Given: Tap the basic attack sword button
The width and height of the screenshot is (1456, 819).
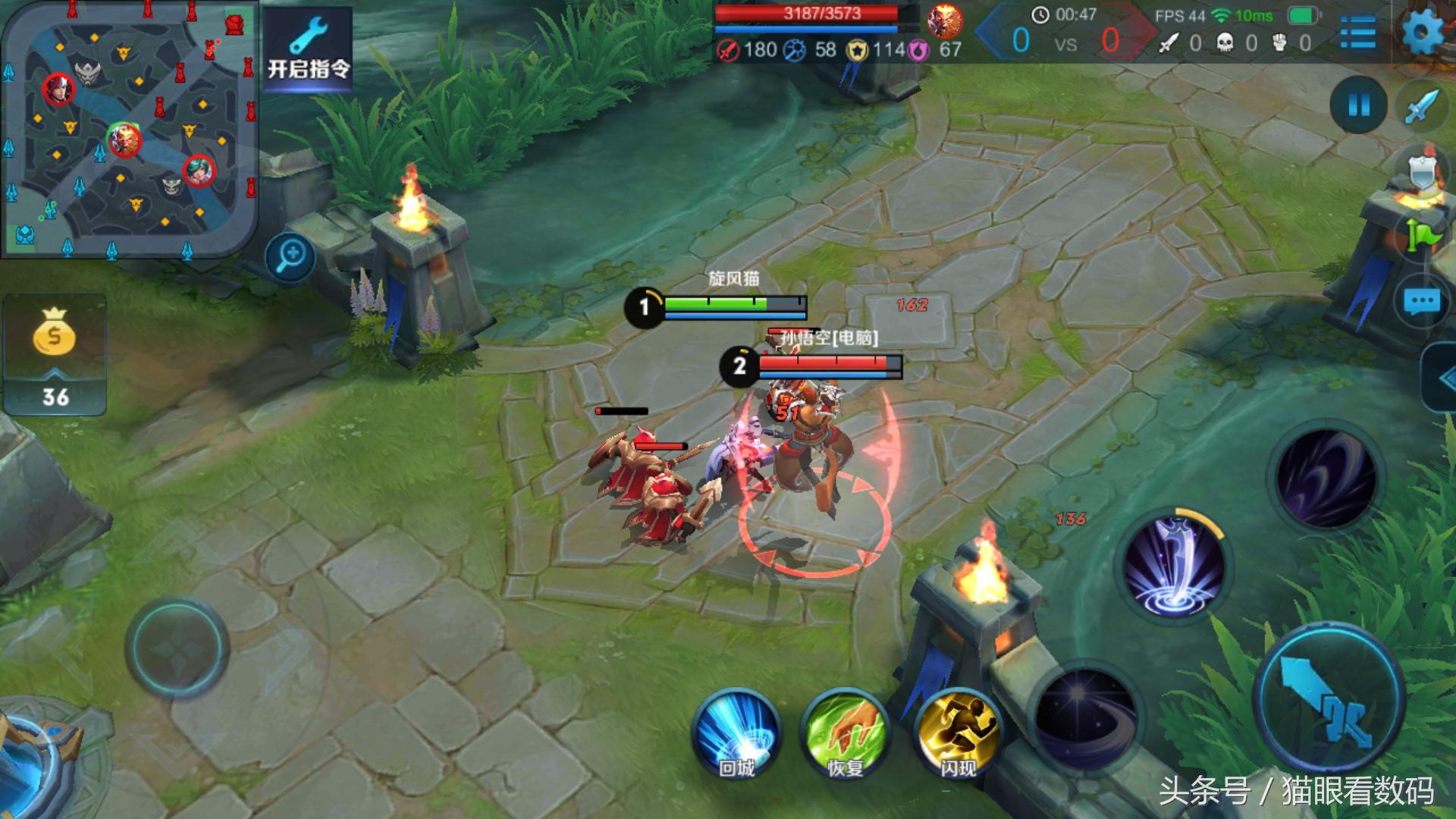Looking at the screenshot, I should click(1330, 698).
